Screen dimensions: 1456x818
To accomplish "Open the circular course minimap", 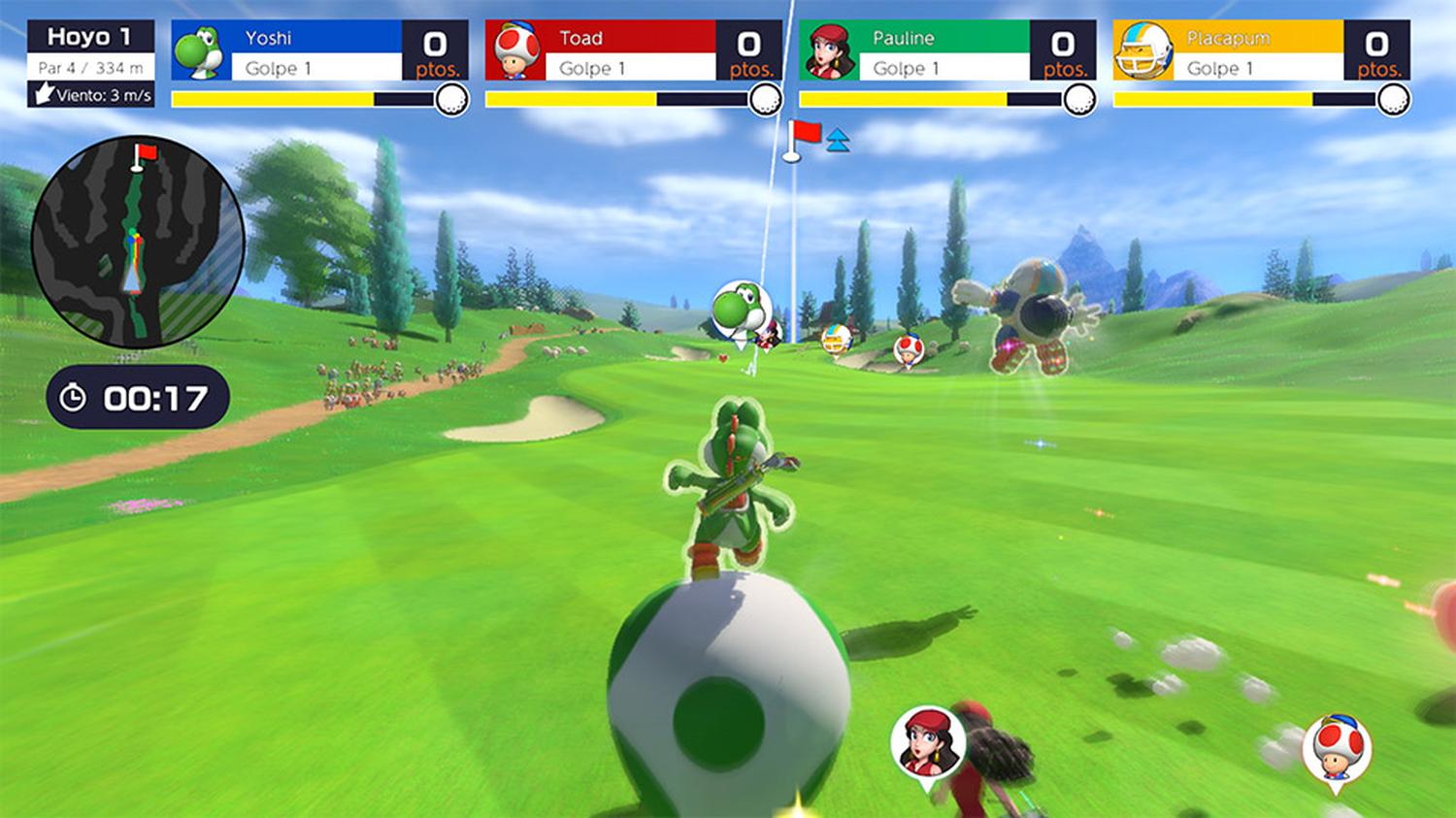I will click(138, 242).
